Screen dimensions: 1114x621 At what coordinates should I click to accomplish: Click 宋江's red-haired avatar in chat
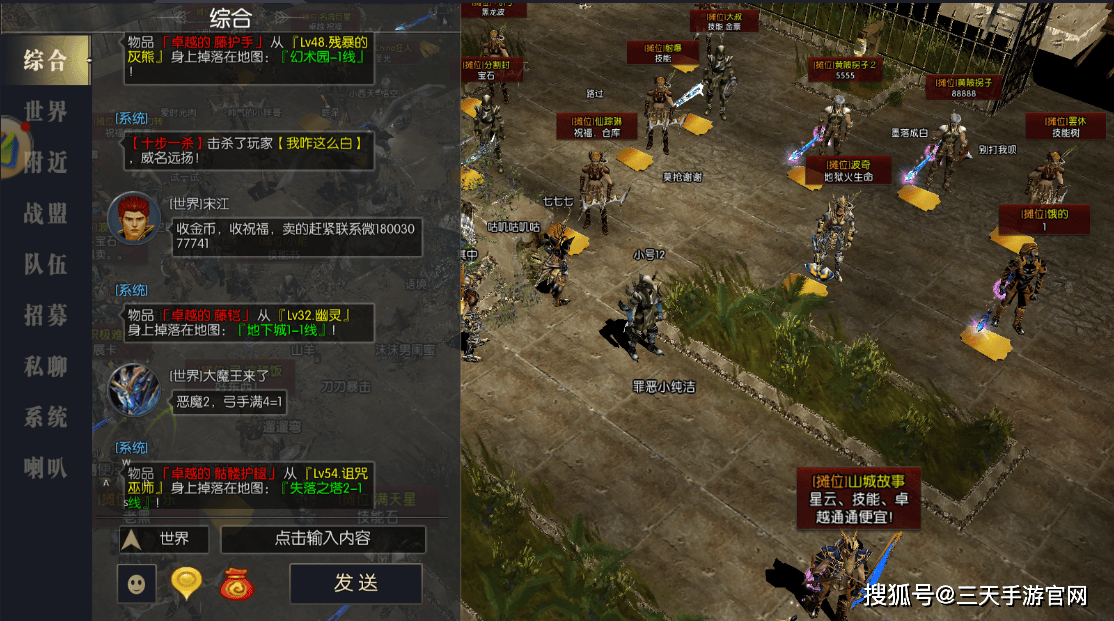[132, 217]
